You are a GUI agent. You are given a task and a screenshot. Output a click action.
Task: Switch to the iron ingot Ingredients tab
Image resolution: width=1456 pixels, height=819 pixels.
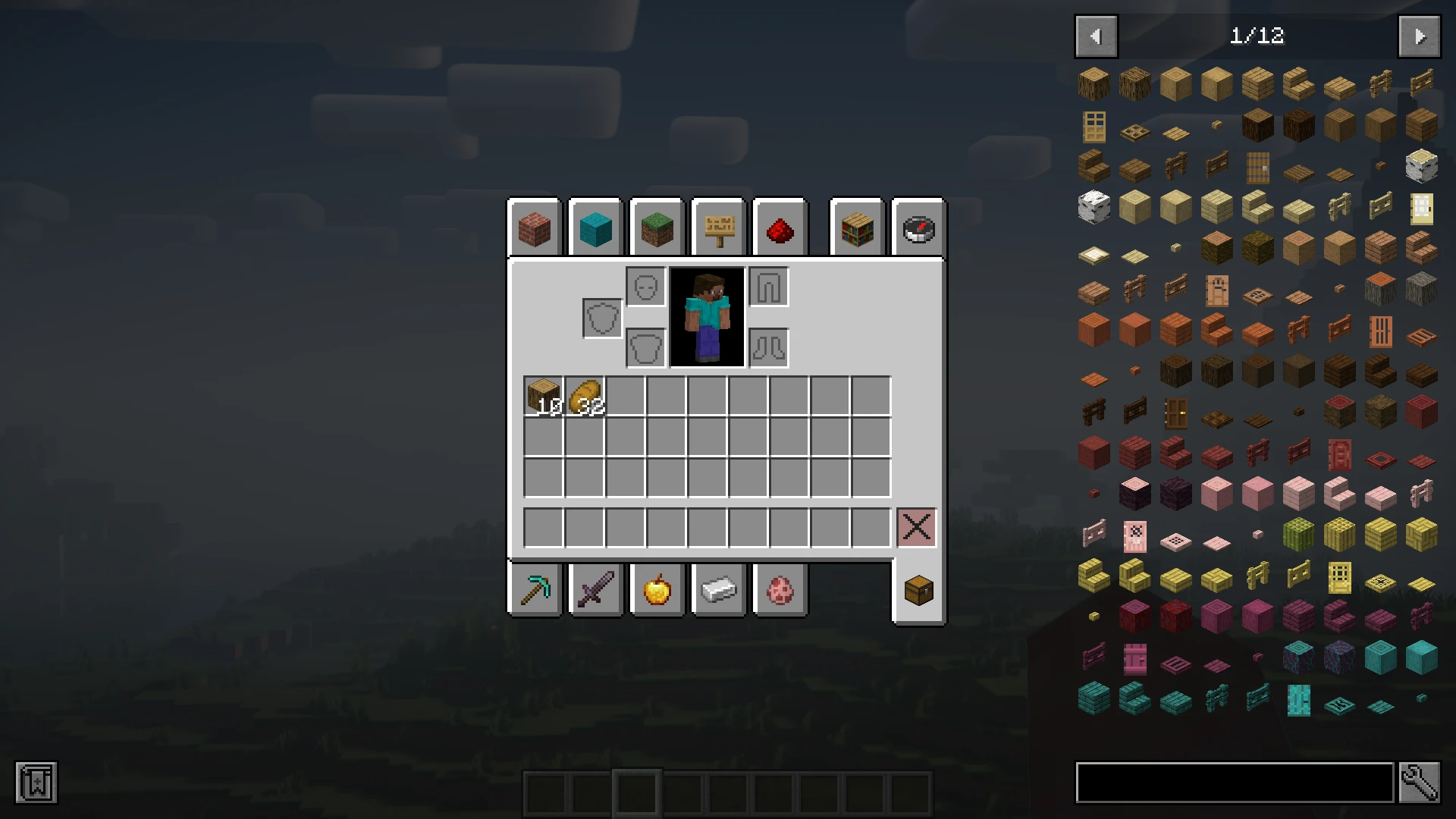point(719,589)
